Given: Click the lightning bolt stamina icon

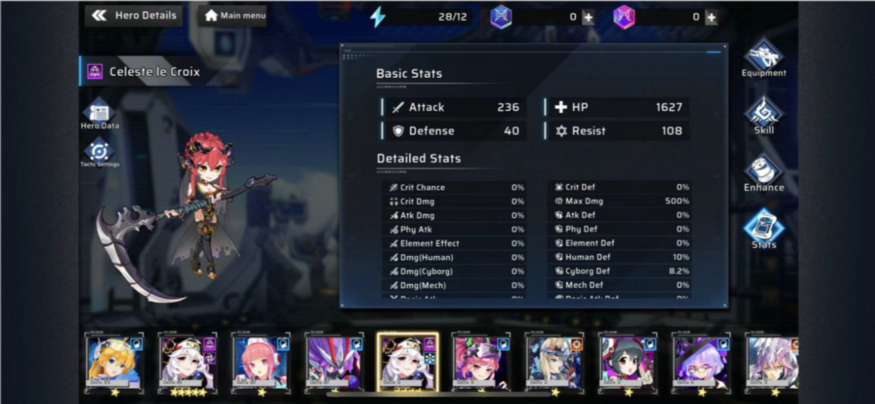Looking at the screenshot, I should 377,17.
